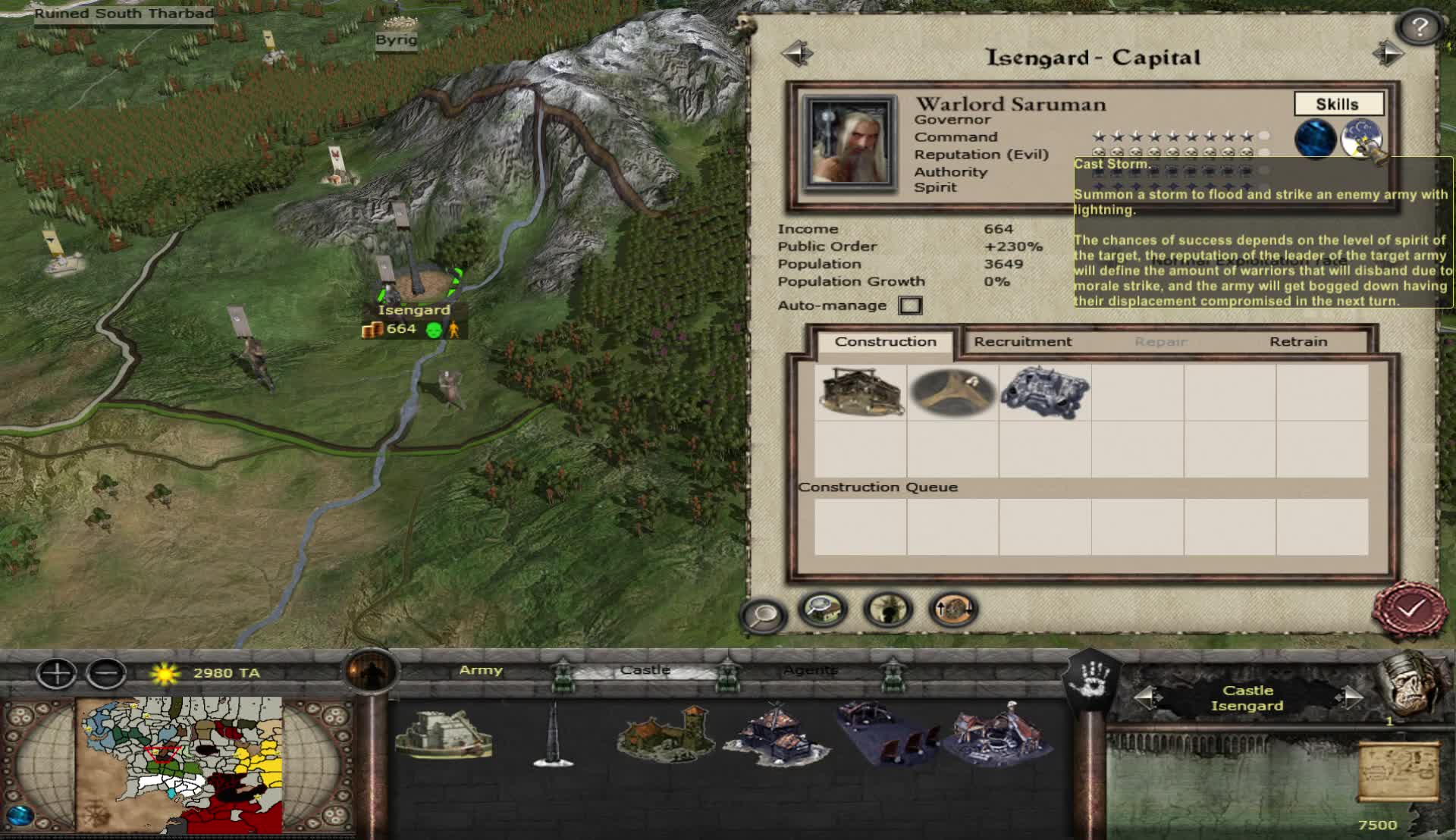Select the Castle category in the bottom bar
This screenshot has width=1456, height=840.
(645, 670)
